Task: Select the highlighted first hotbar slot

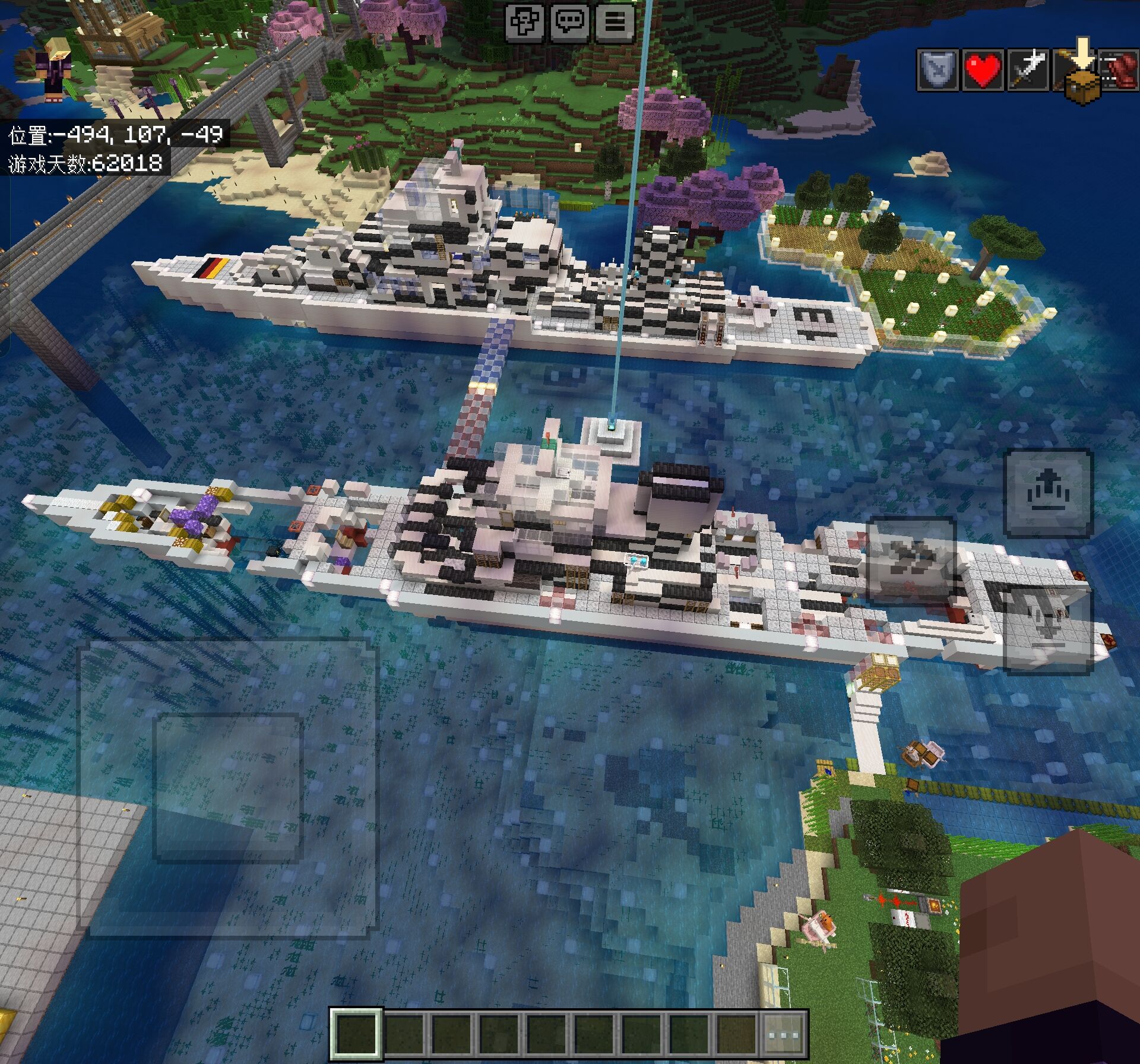Action: (356, 1034)
